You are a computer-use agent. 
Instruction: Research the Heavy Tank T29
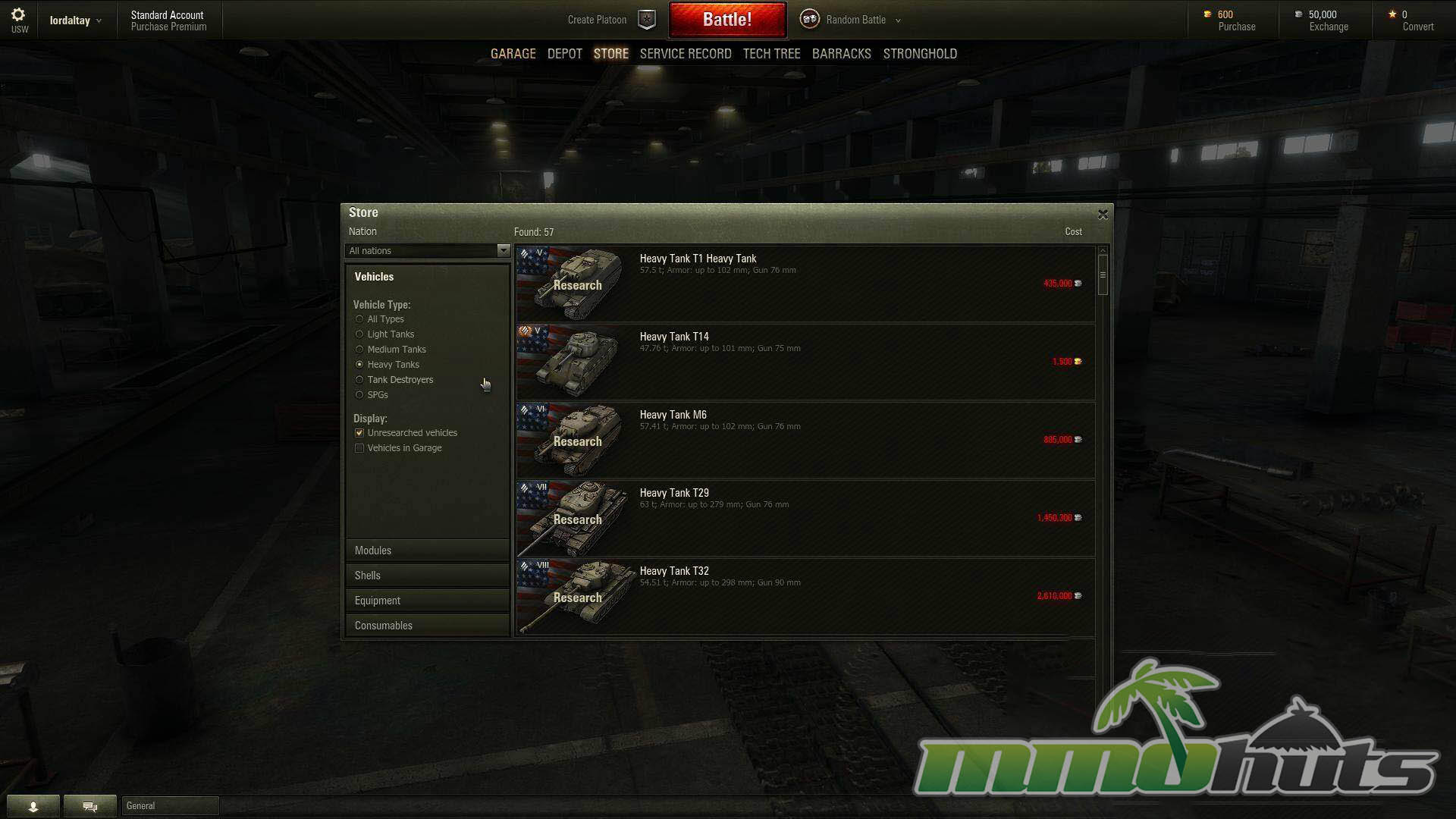point(577,519)
